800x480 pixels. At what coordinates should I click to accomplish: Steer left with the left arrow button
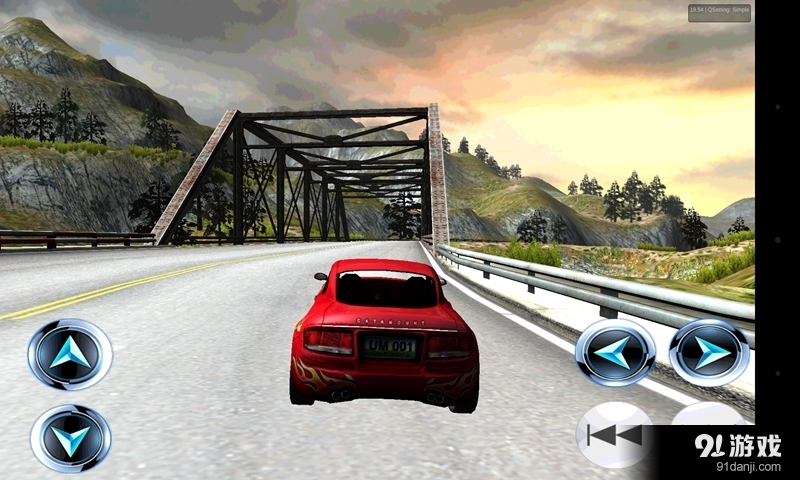click(615, 352)
